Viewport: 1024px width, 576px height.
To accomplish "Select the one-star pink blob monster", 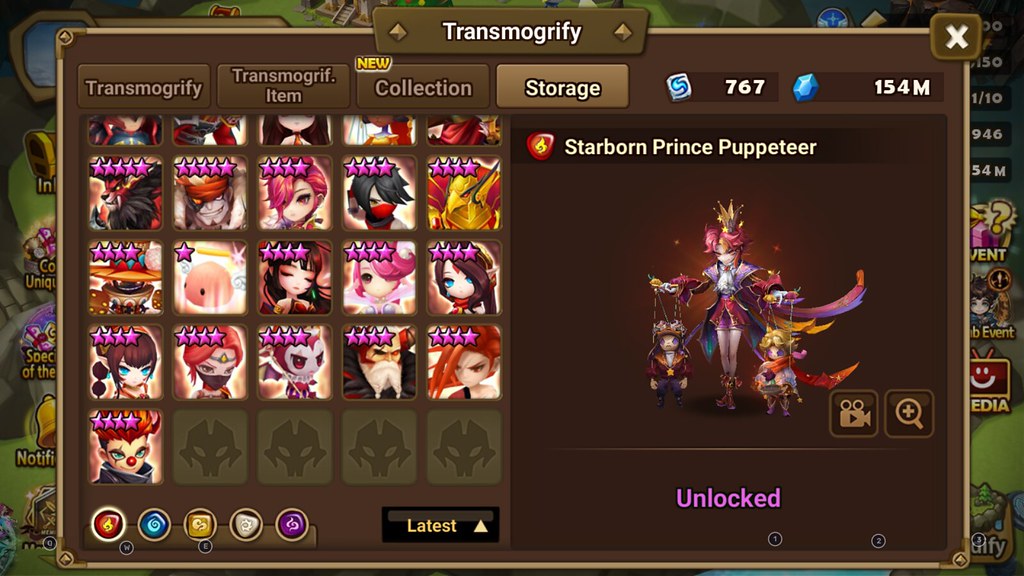I will tap(210, 277).
